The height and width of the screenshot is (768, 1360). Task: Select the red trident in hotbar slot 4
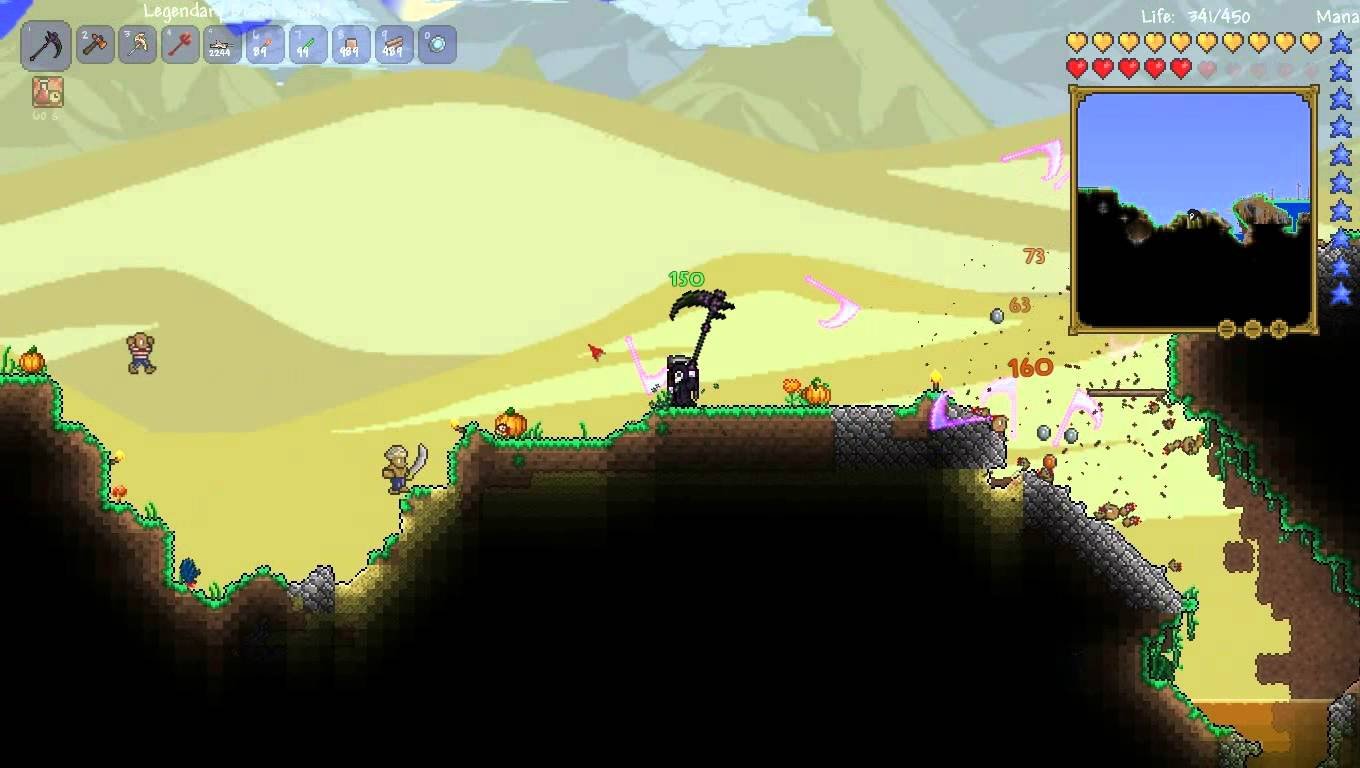(x=179, y=44)
